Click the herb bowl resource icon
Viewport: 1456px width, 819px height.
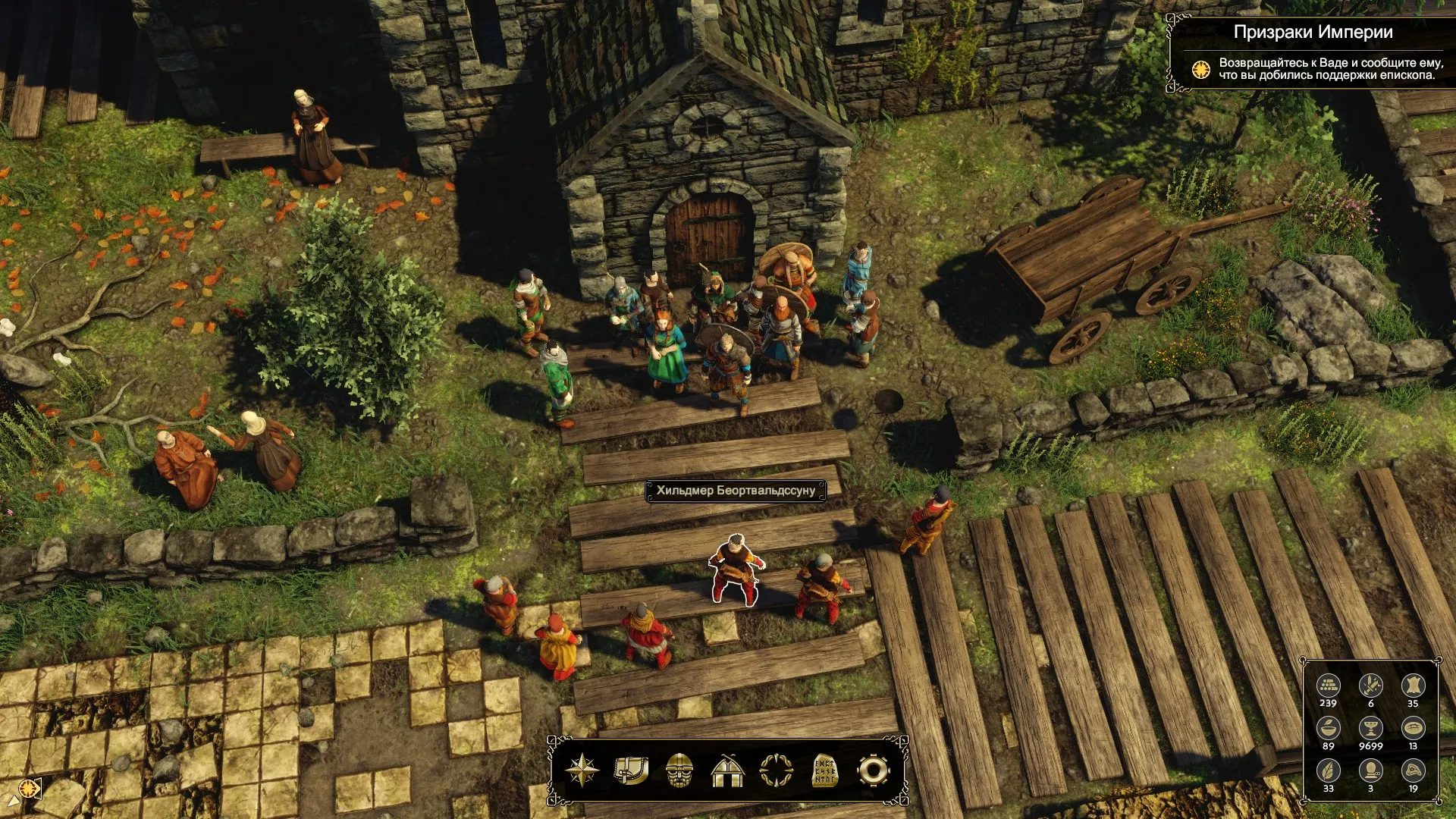[x=1328, y=729]
